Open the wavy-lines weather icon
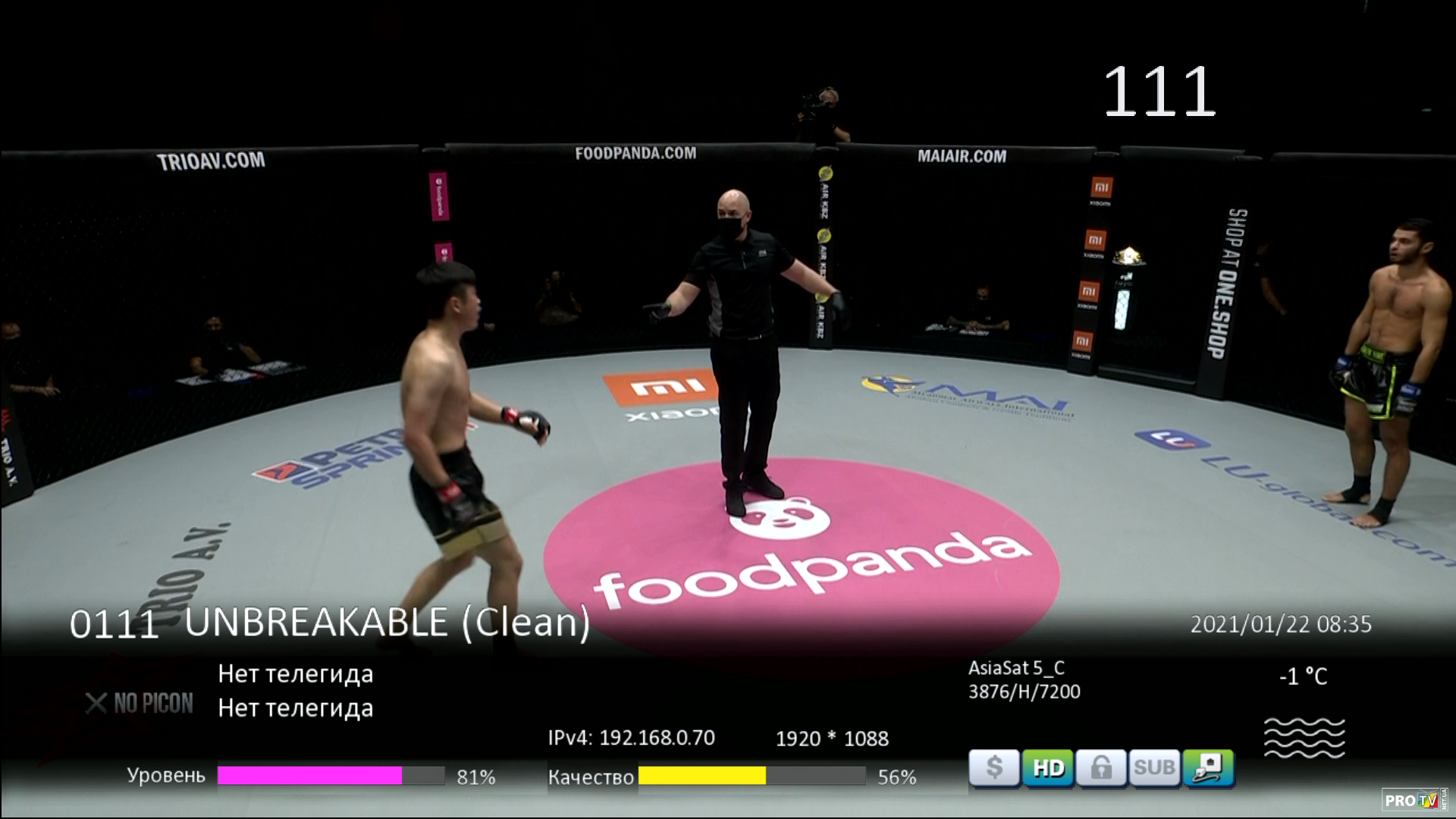1456x819 pixels. (x=1304, y=737)
